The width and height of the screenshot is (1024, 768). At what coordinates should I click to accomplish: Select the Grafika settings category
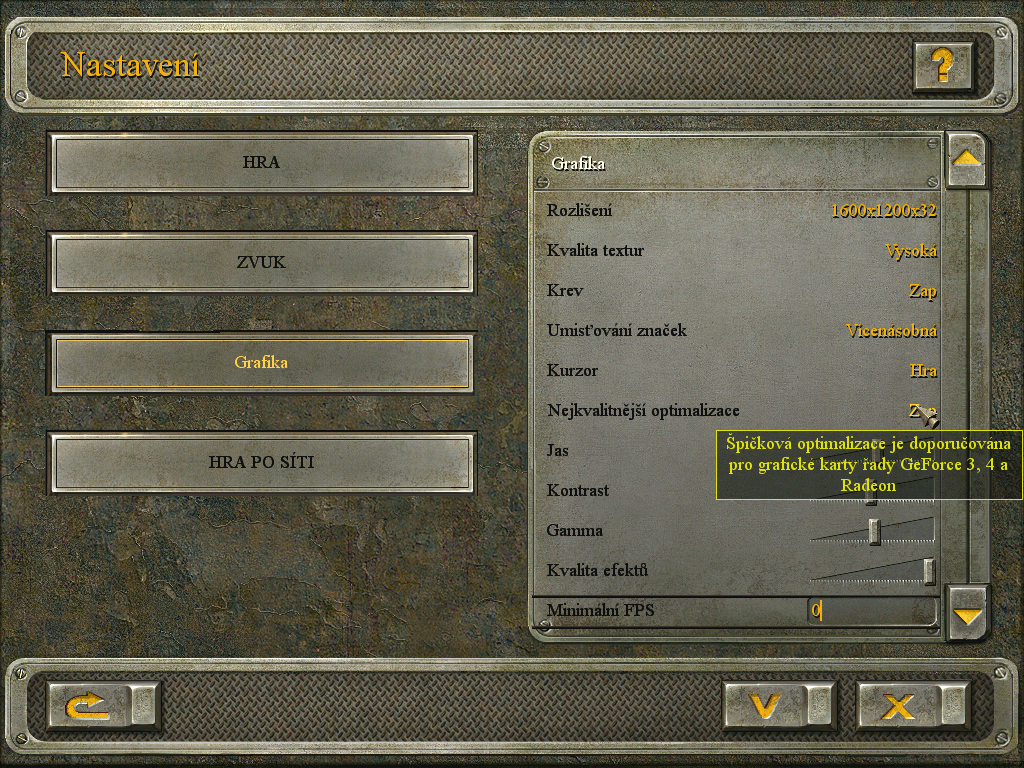261,362
